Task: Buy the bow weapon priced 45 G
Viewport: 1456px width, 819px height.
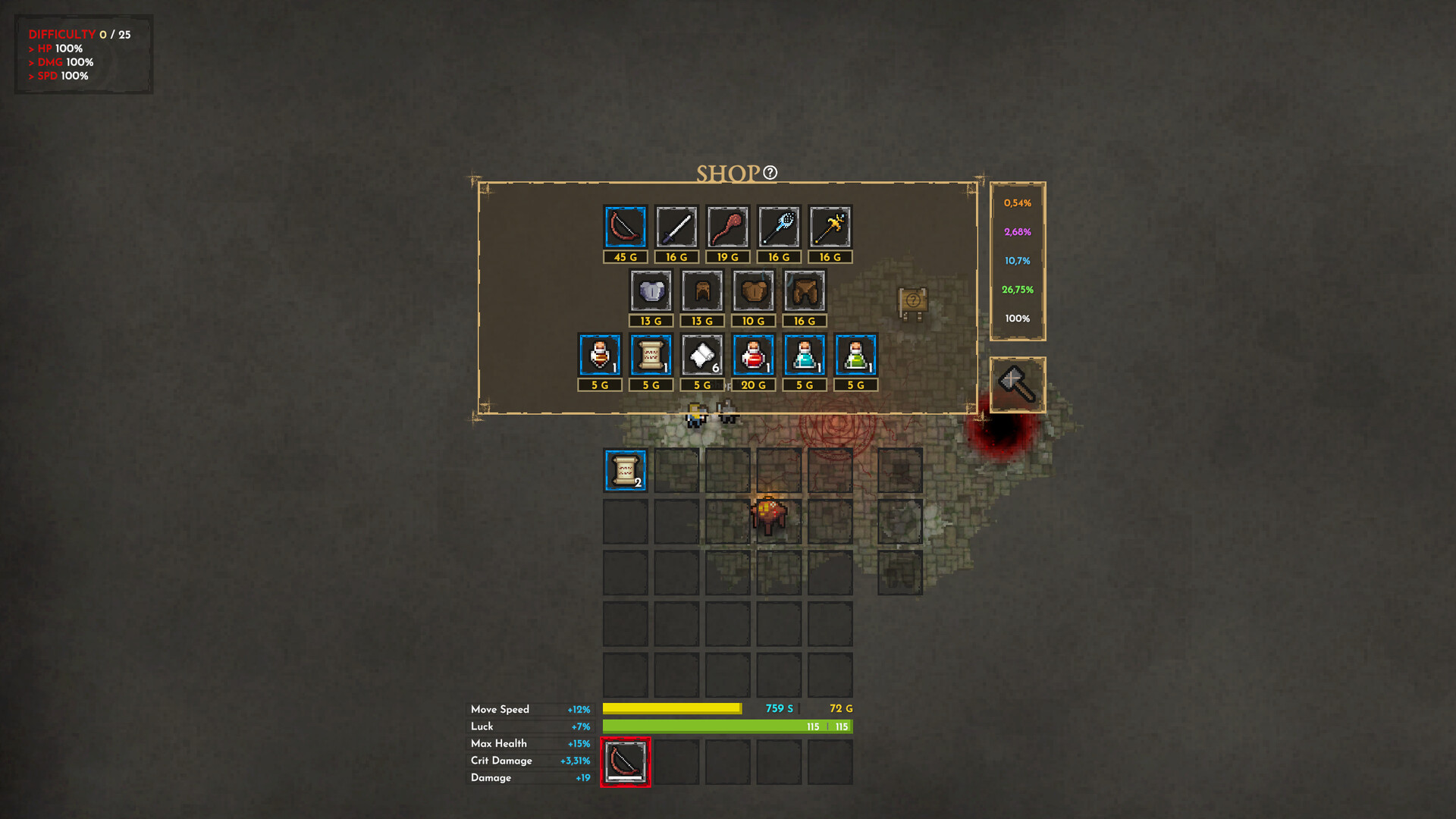Action: tap(623, 227)
